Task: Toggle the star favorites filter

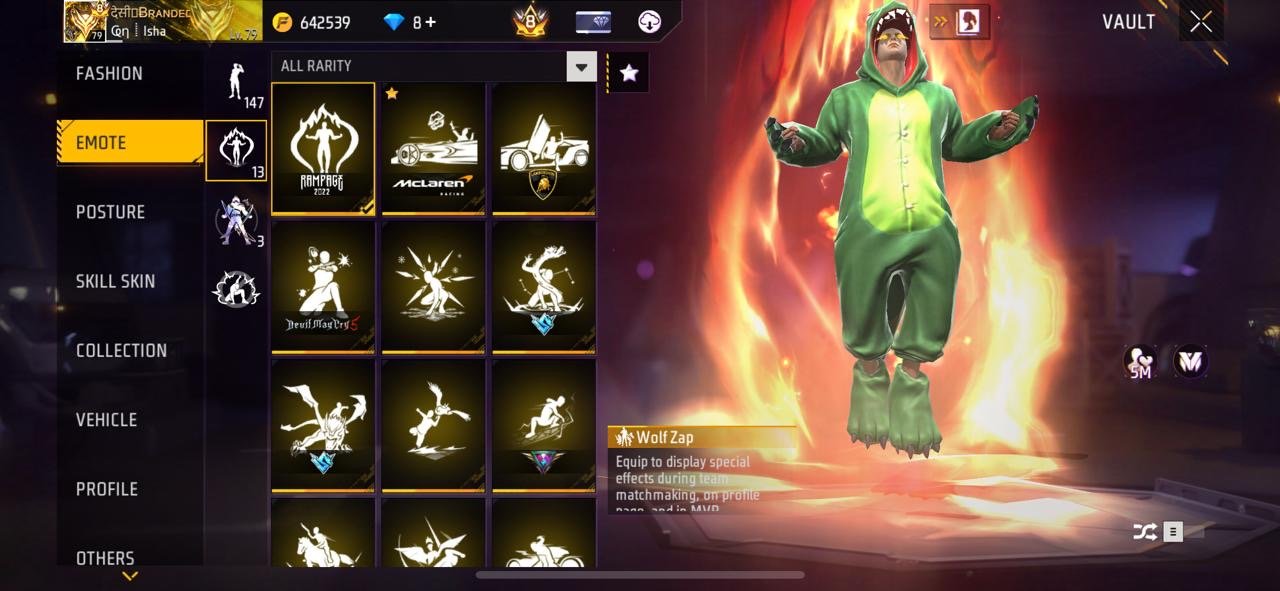Action: [x=629, y=72]
